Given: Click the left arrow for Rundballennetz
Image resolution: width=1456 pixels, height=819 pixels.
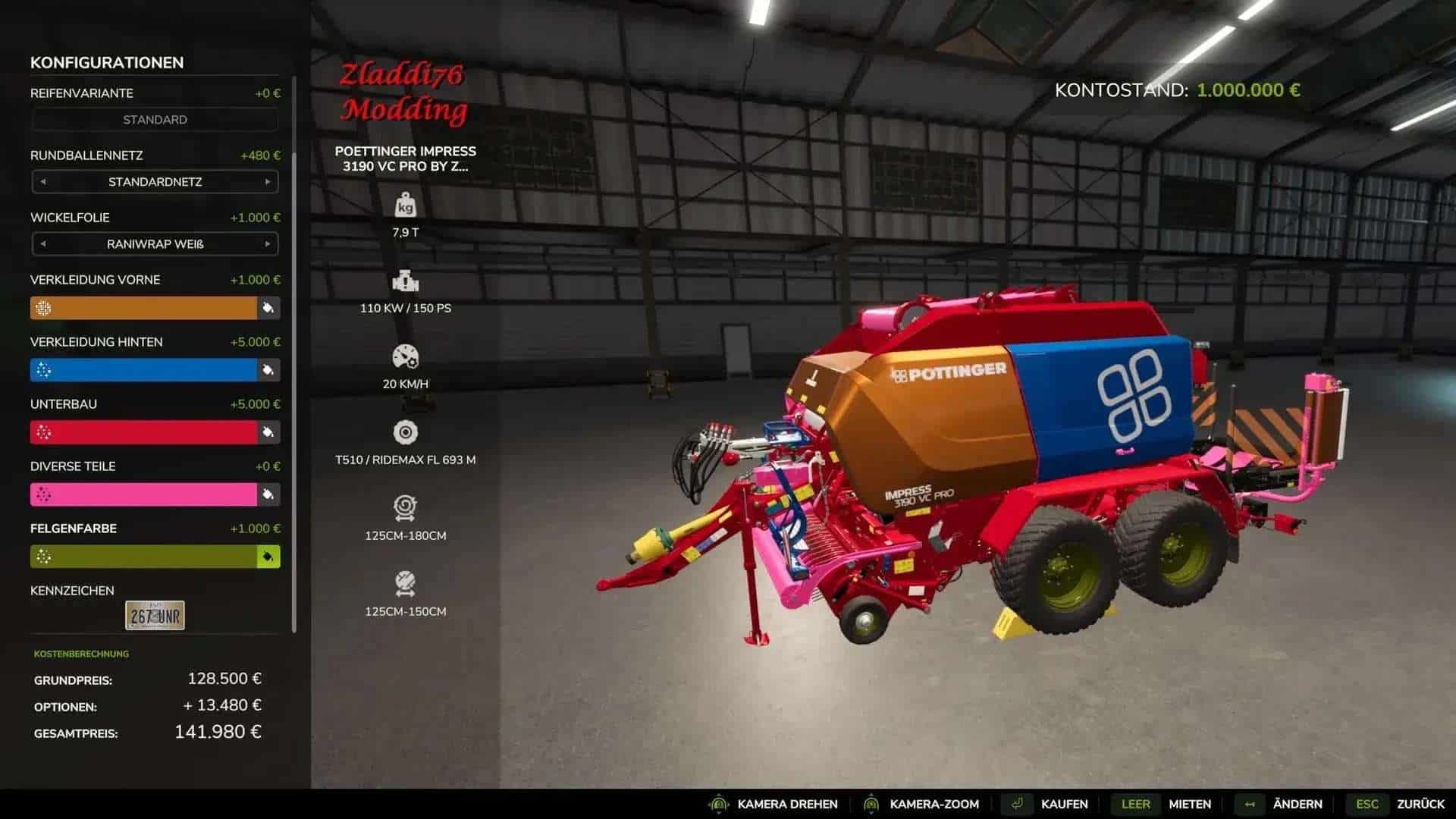Looking at the screenshot, I should pos(43,182).
